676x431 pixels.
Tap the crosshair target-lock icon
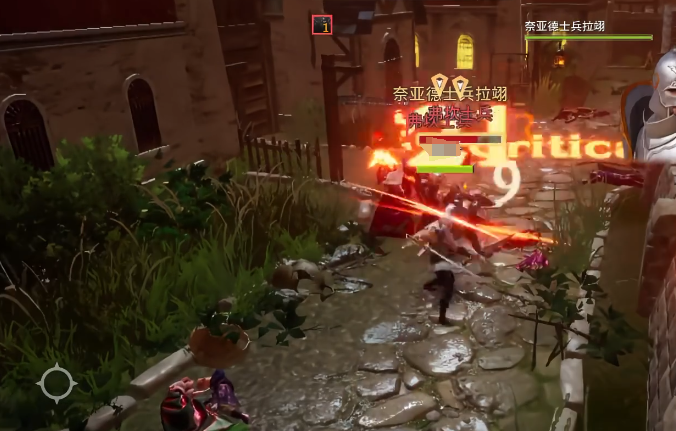(56, 383)
